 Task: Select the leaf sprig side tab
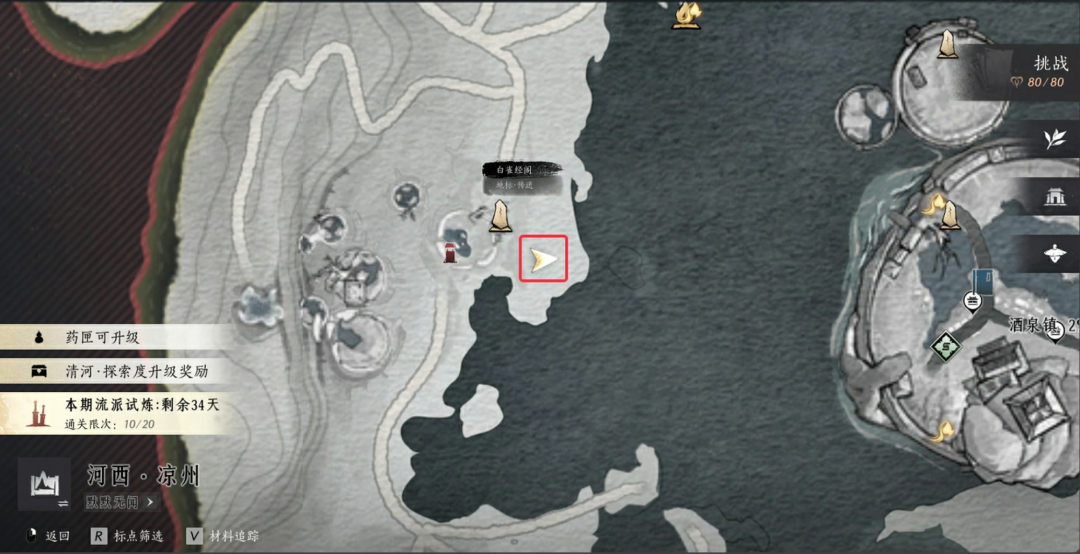pos(1055,139)
